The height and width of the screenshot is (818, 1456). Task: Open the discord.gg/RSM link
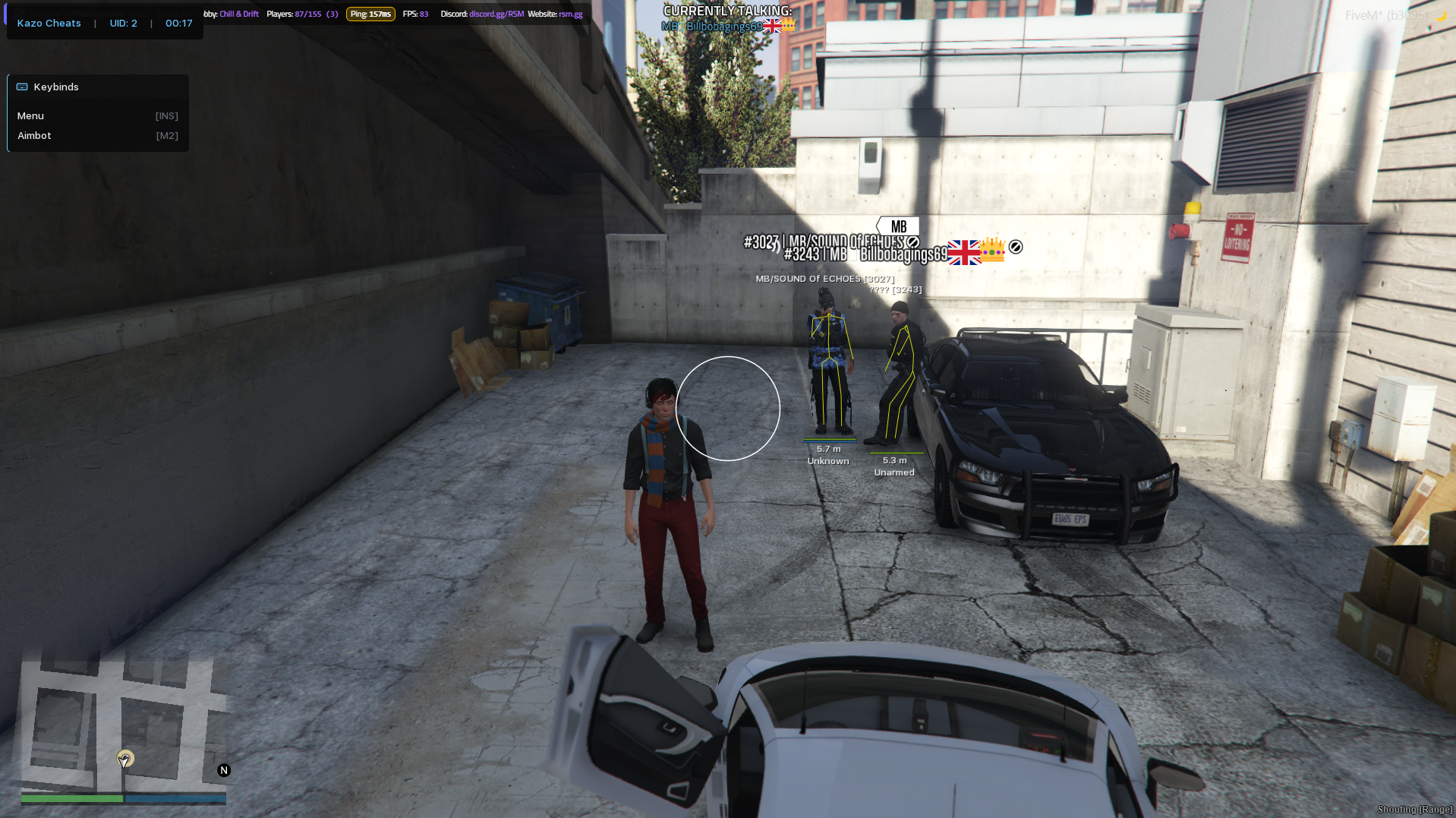(x=496, y=14)
